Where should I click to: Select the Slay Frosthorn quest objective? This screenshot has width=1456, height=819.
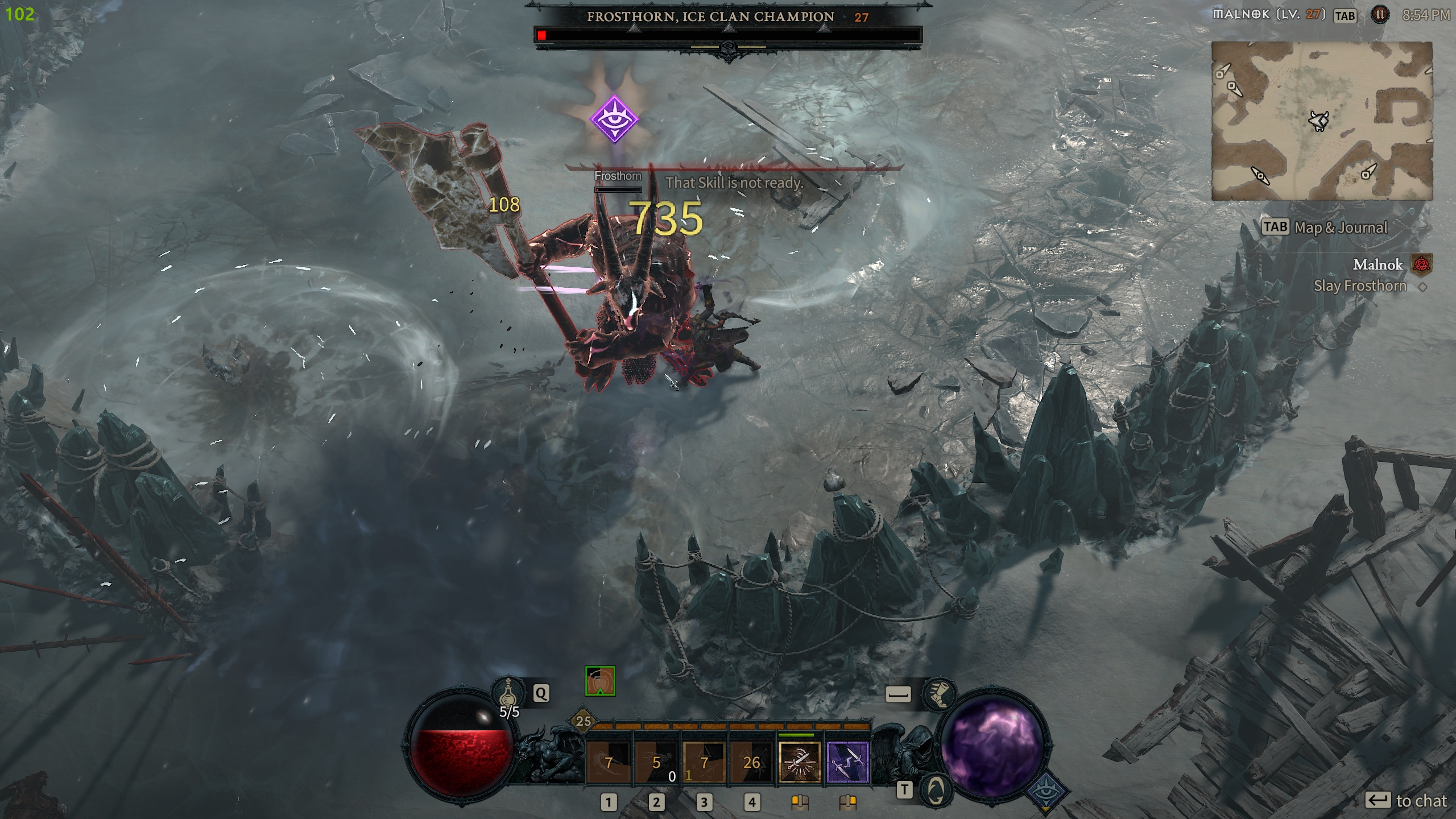click(x=1359, y=286)
